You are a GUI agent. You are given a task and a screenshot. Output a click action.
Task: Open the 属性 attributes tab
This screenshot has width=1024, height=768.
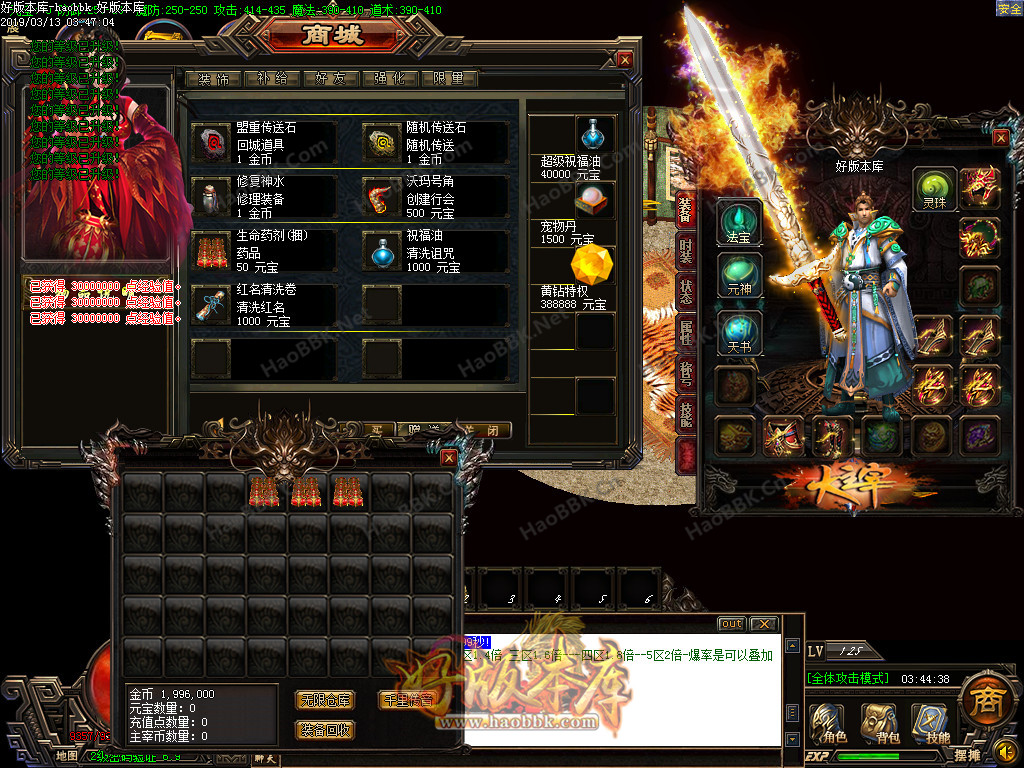pyautogui.click(x=686, y=331)
